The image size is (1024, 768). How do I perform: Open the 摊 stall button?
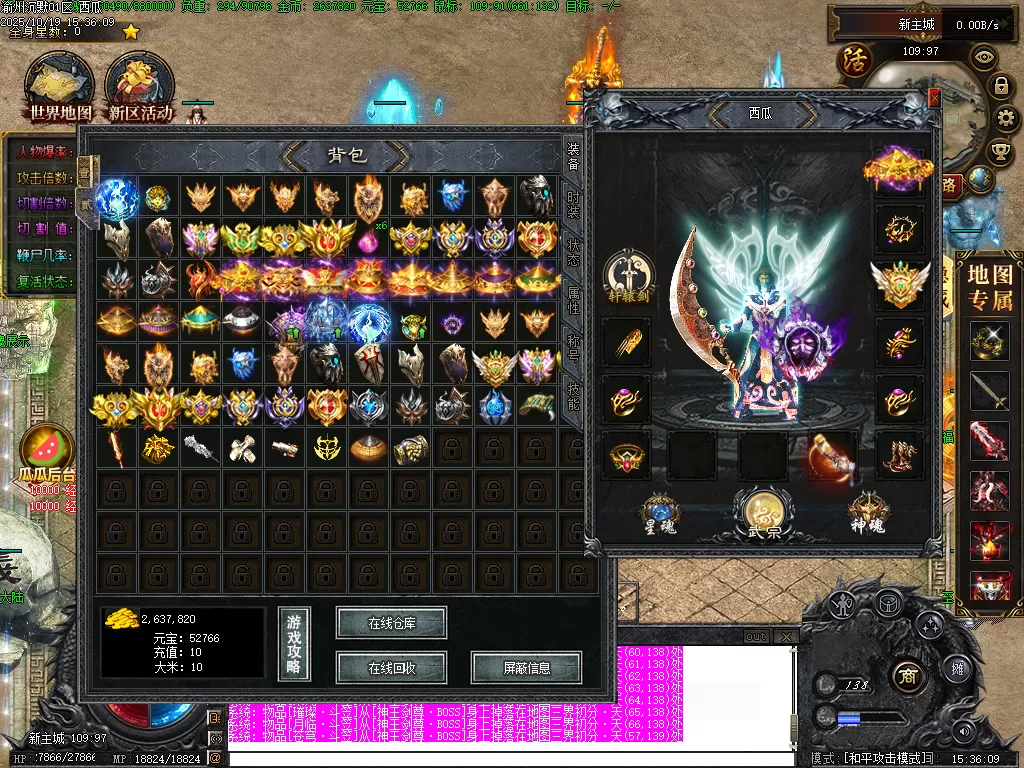click(957, 668)
